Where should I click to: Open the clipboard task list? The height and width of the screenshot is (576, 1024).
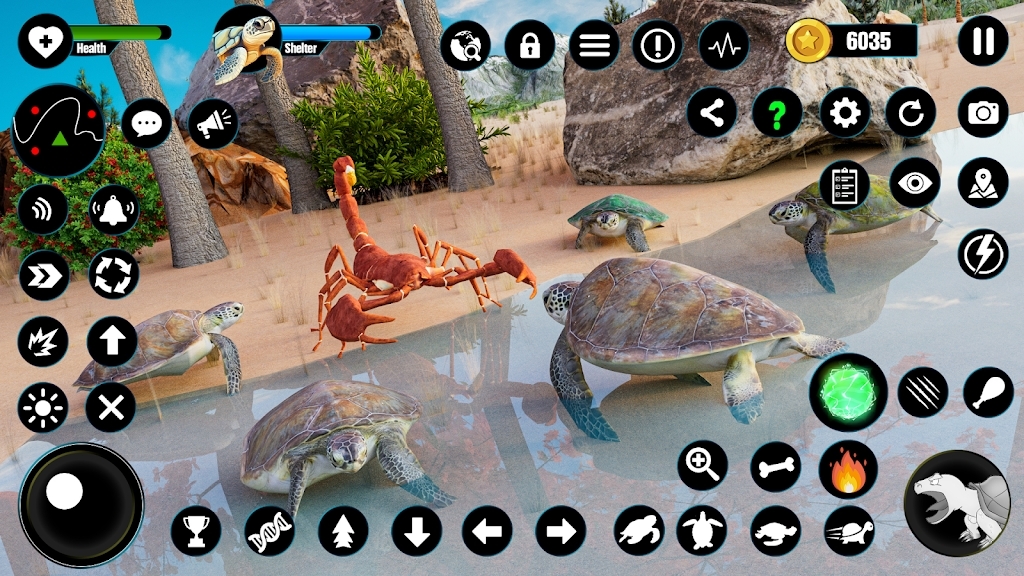(845, 185)
